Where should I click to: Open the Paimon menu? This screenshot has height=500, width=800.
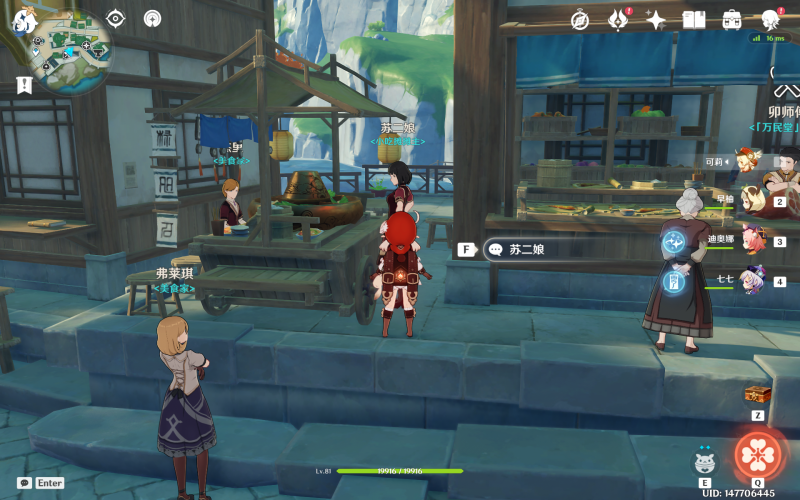(24, 18)
